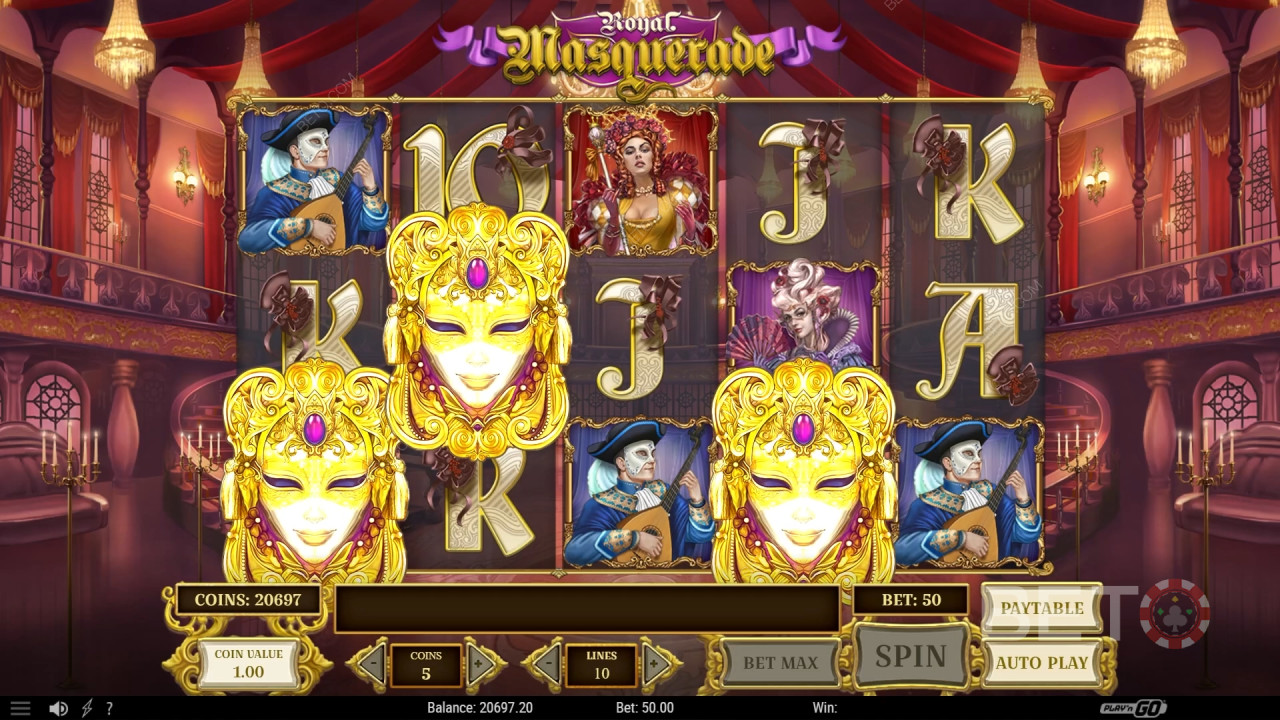Increase the number of coins

click(x=481, y=664)
